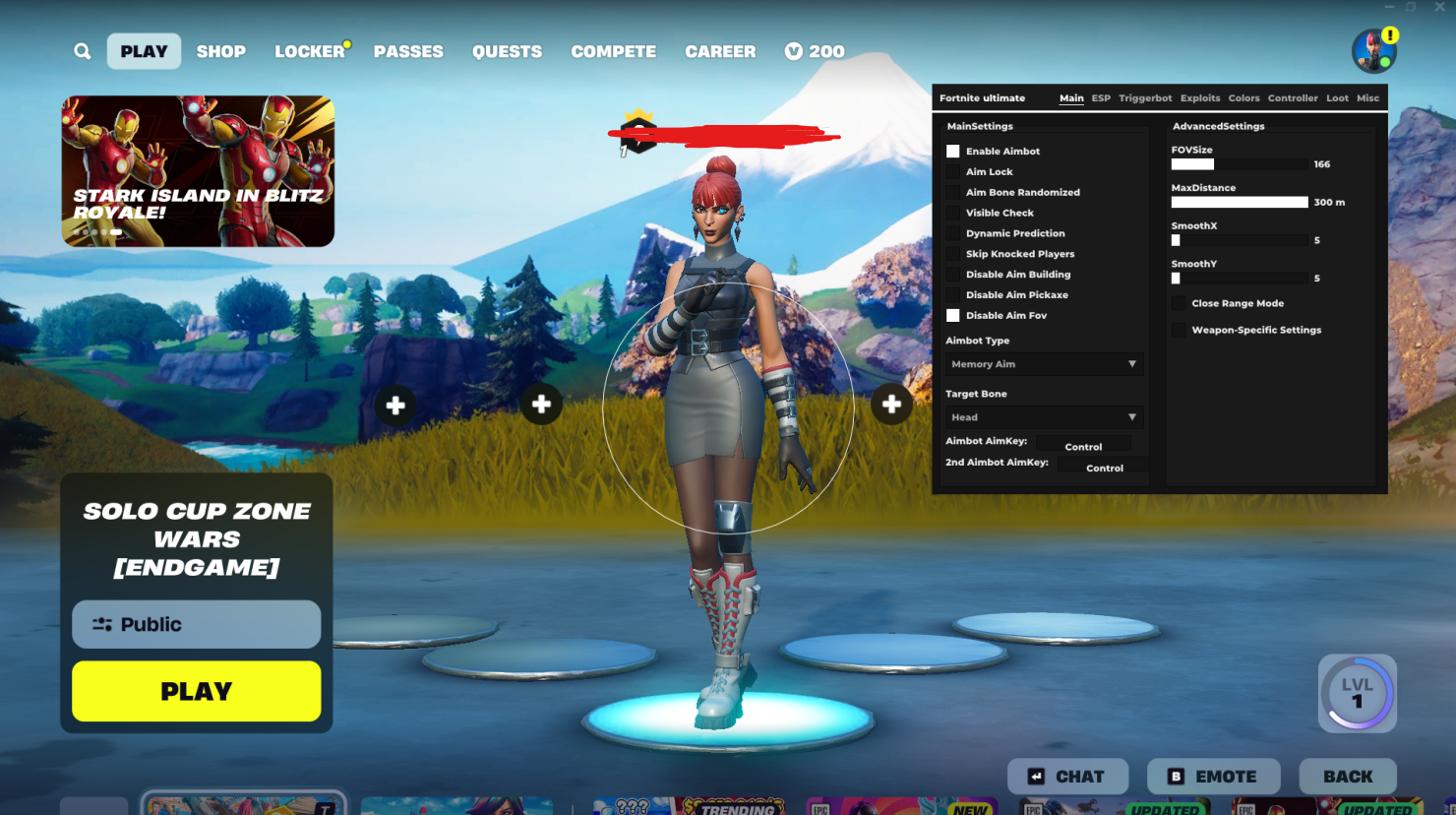The image size is (1456, 815).
Task: Click the B icon on the Emote button
Action: pyautogui.click(x=1177, y=776)
